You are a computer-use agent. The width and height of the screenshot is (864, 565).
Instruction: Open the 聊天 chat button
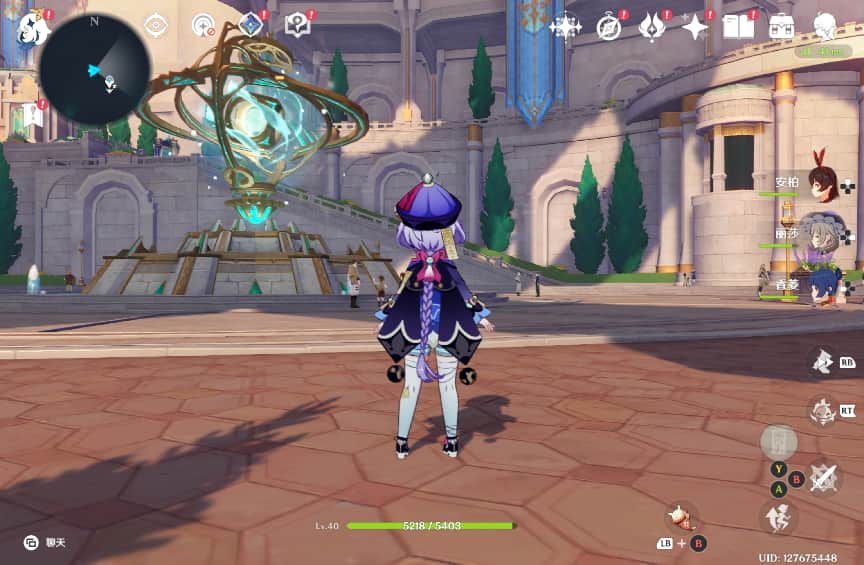[x=42, y=542]
